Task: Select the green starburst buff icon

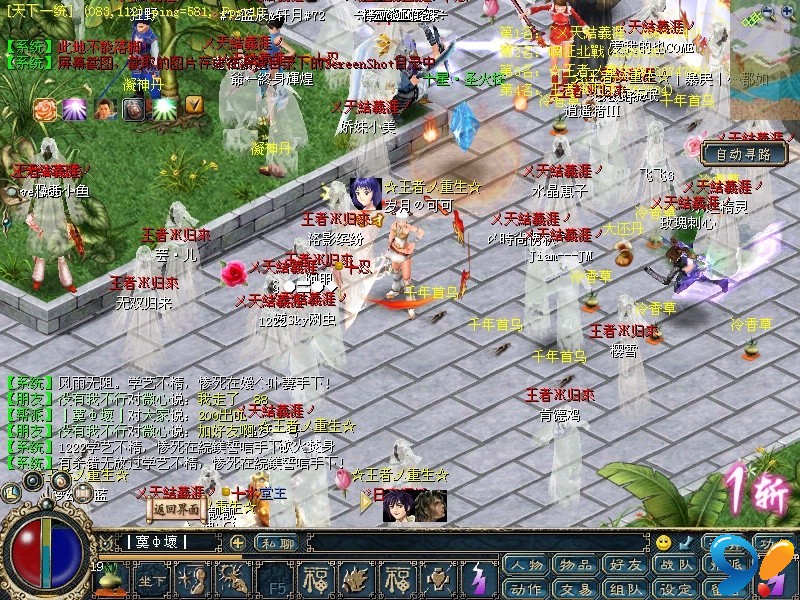Action: [x=163, y=108]
